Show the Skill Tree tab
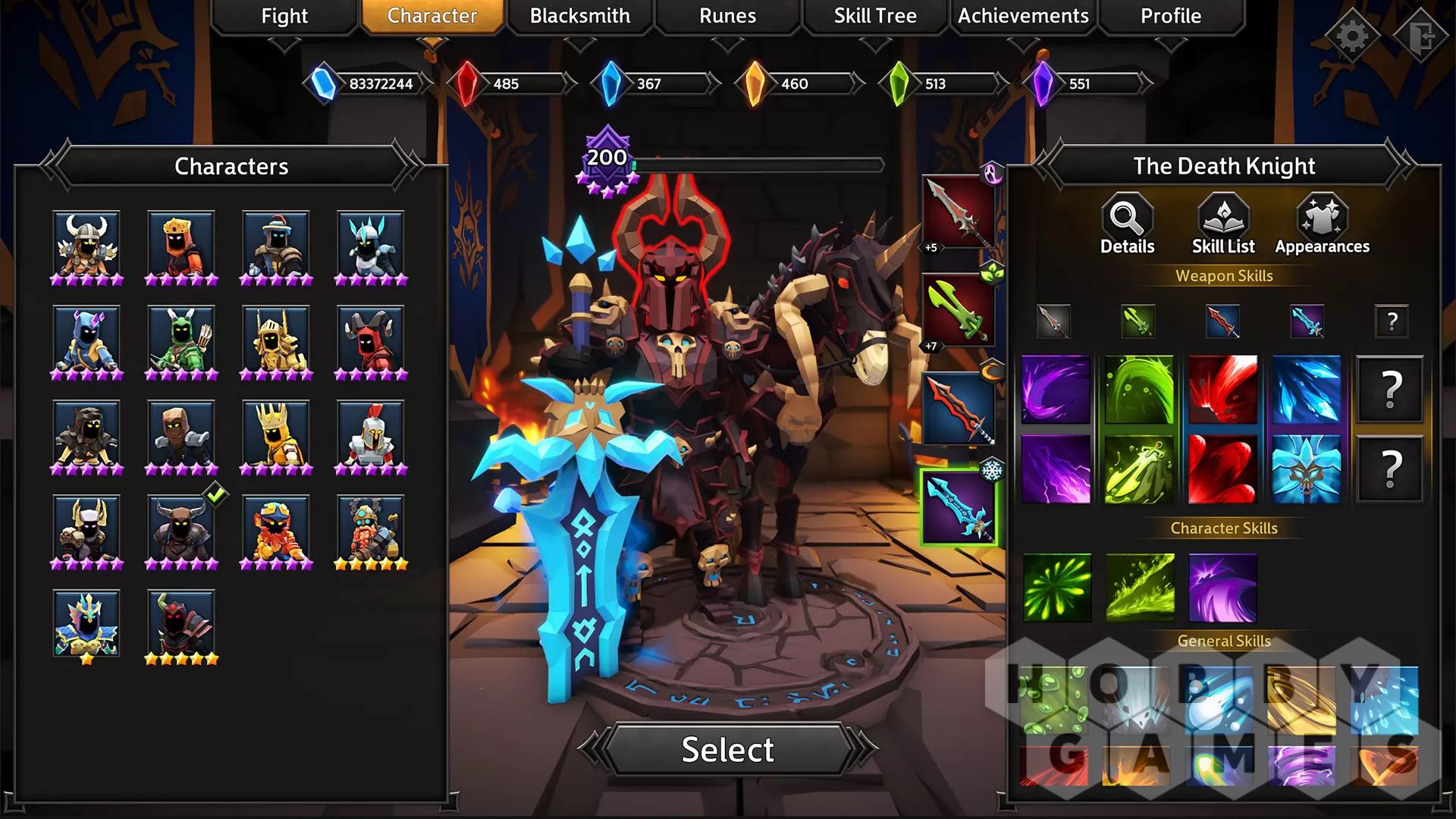Viewport: 1456px width, 819px height. tap(875, 16)
